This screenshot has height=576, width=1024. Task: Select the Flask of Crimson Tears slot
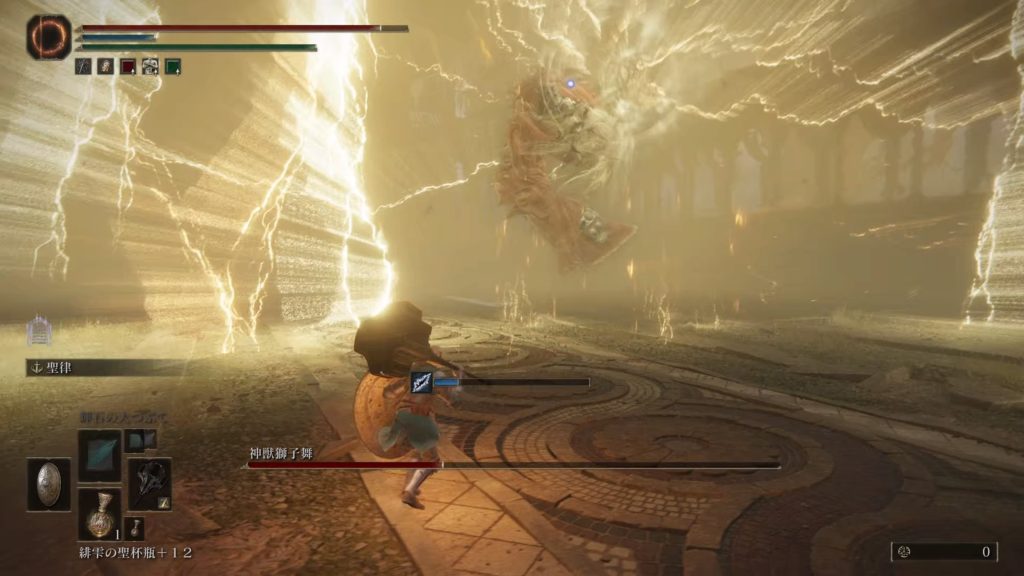point(99,514)
